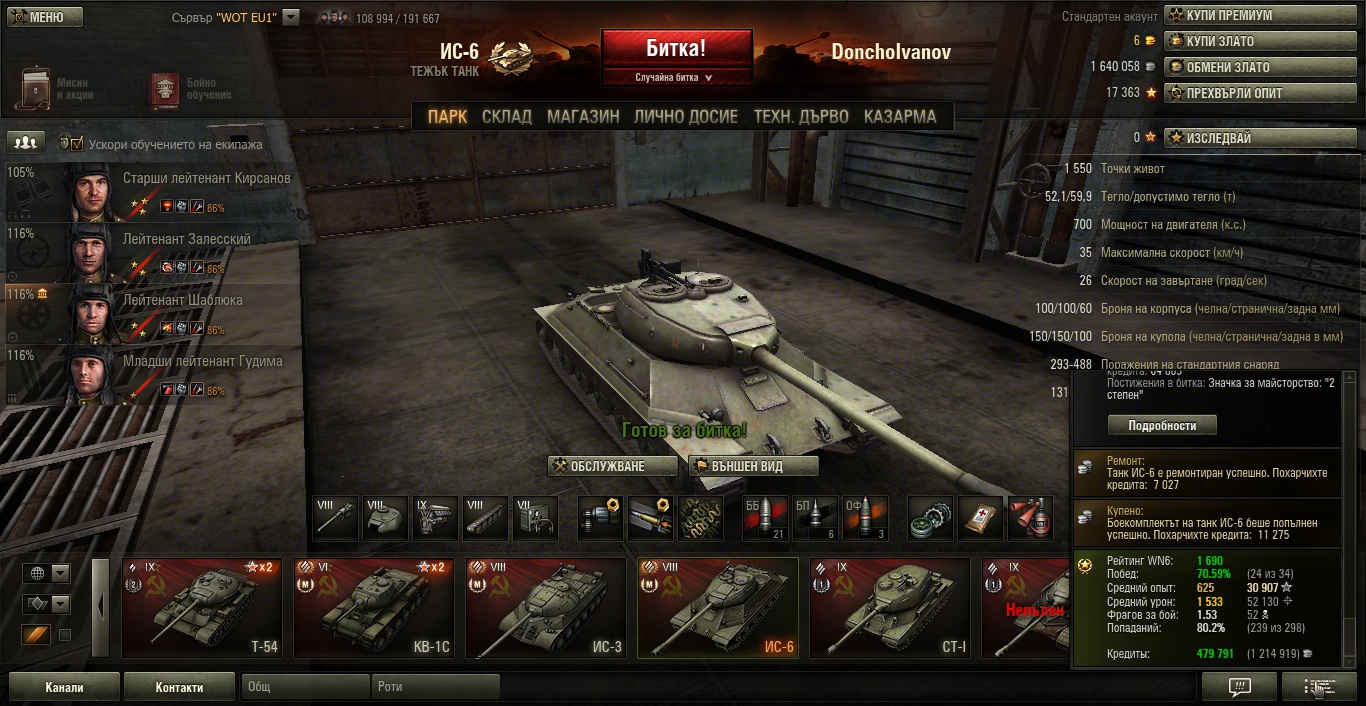Show the ТЕХН. ДЪРВО tab

click(x=801, y=117)
